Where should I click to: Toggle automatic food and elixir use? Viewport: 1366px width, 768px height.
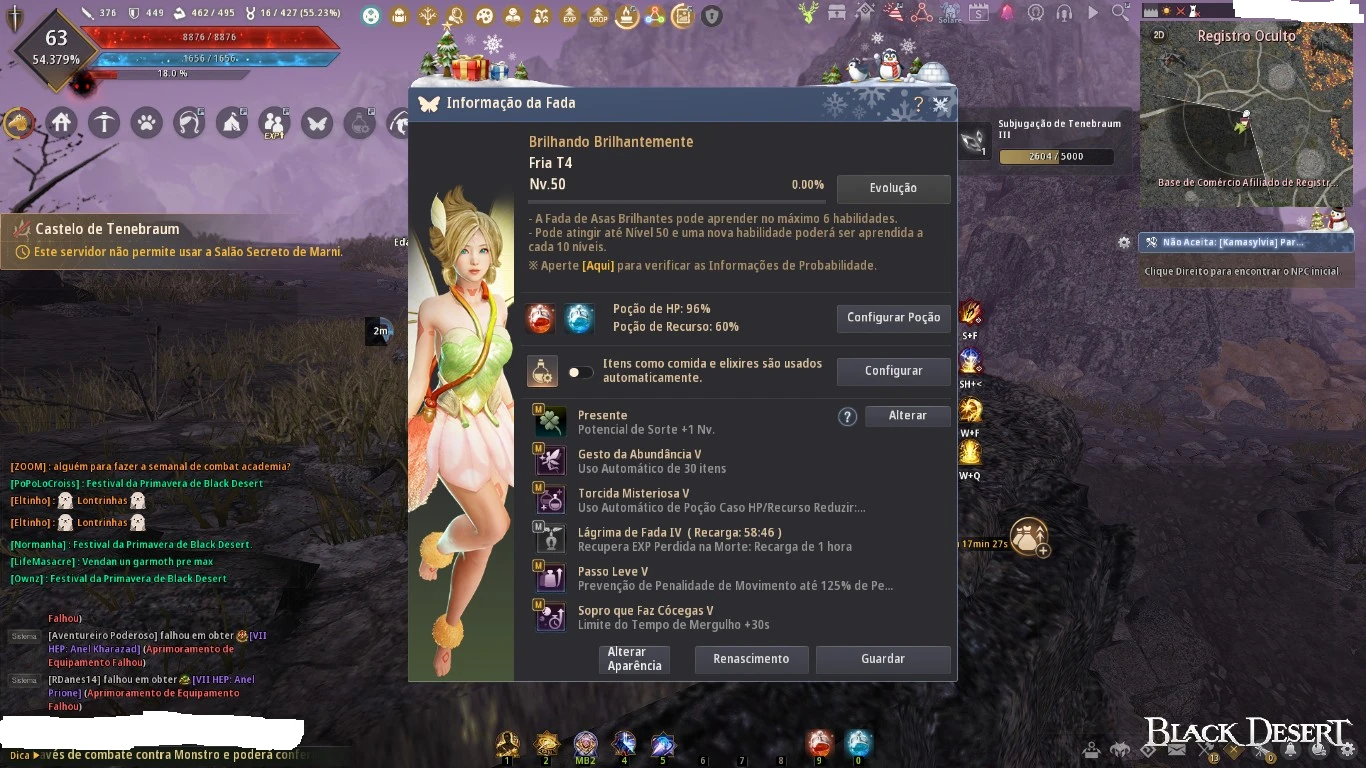pyautogui.click(x=580, y=372)
